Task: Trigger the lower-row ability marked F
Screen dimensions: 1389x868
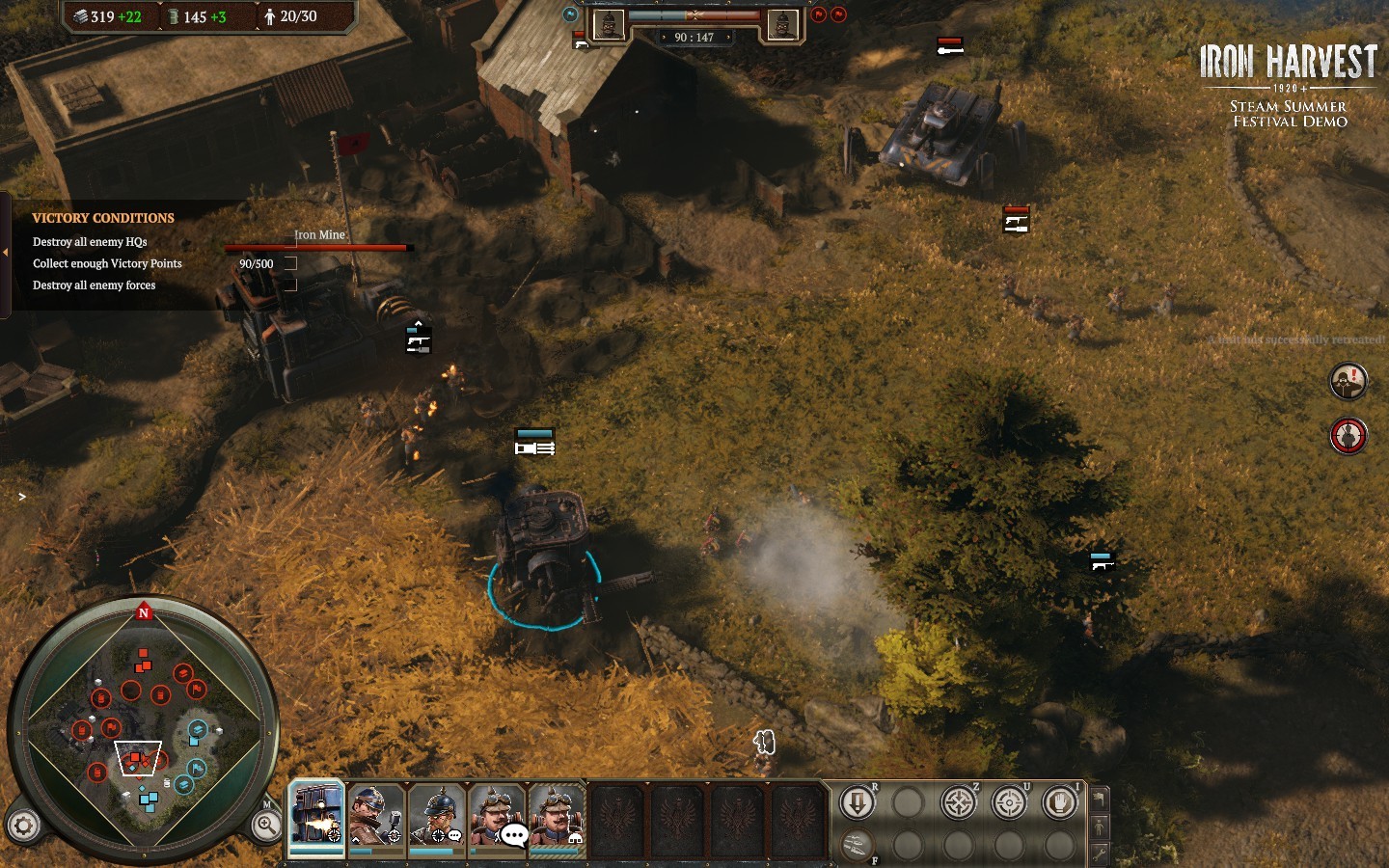Action: [857, 846]
